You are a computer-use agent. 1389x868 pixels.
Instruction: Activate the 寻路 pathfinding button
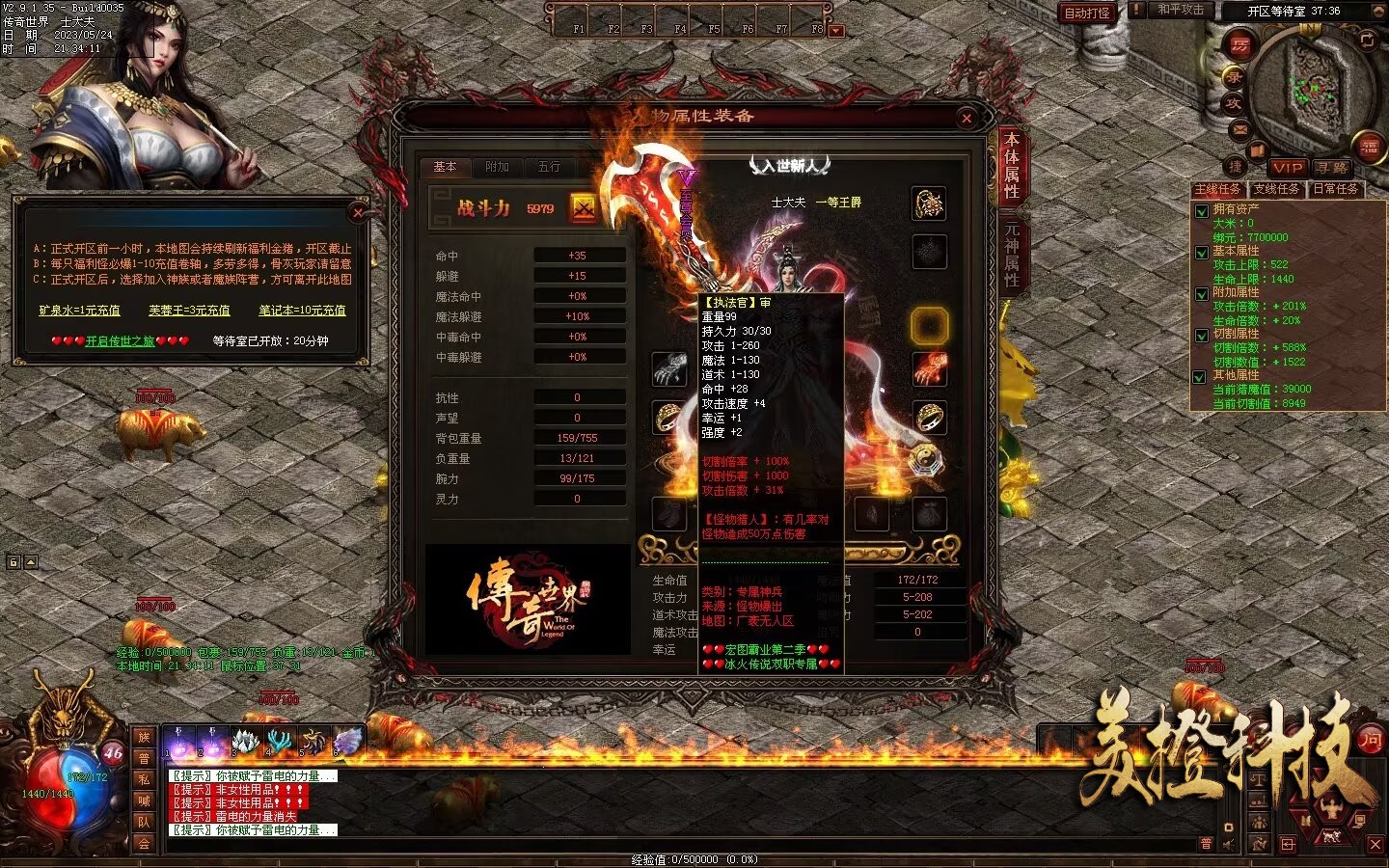coord(1331,167)
